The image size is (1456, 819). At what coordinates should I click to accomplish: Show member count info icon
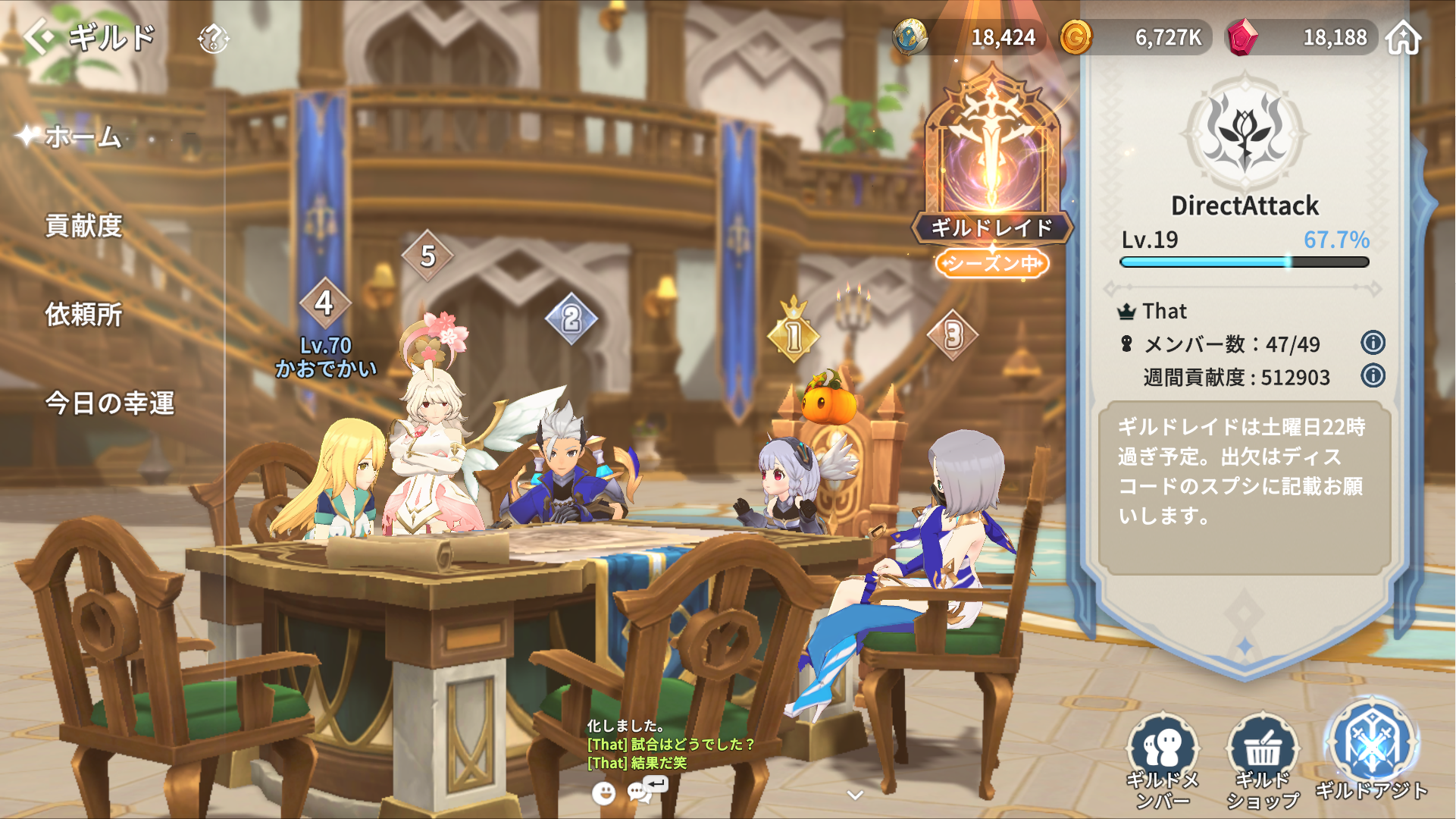1373,343
